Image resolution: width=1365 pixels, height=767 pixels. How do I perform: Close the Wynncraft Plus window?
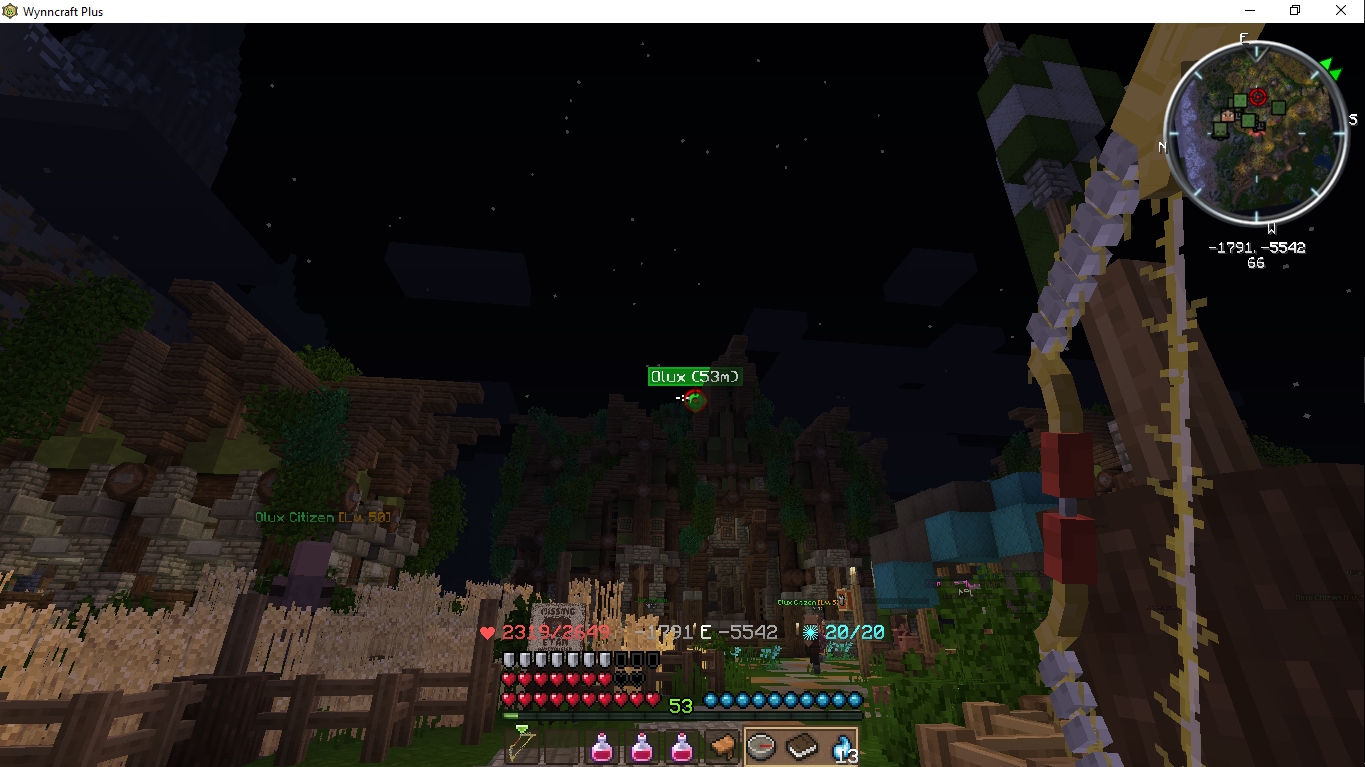pyautogui.click(x=1341, y=11)
